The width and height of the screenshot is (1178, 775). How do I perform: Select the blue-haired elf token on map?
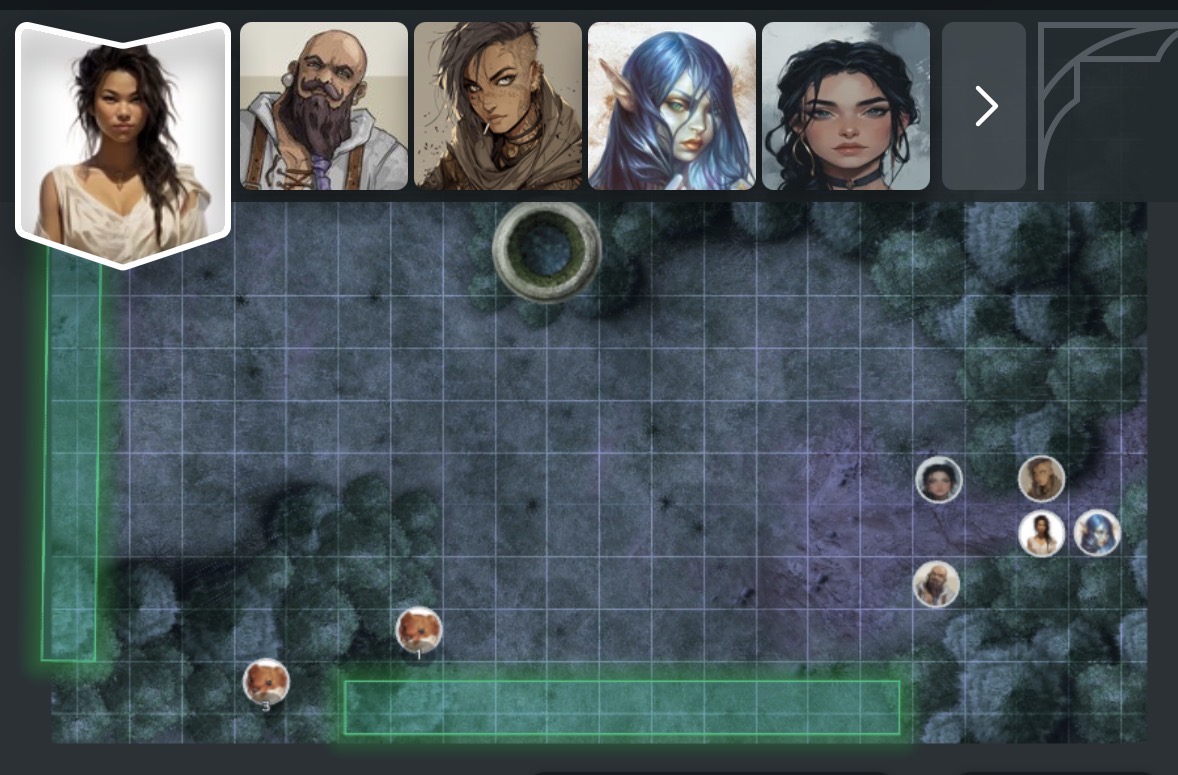(1096, 532)
